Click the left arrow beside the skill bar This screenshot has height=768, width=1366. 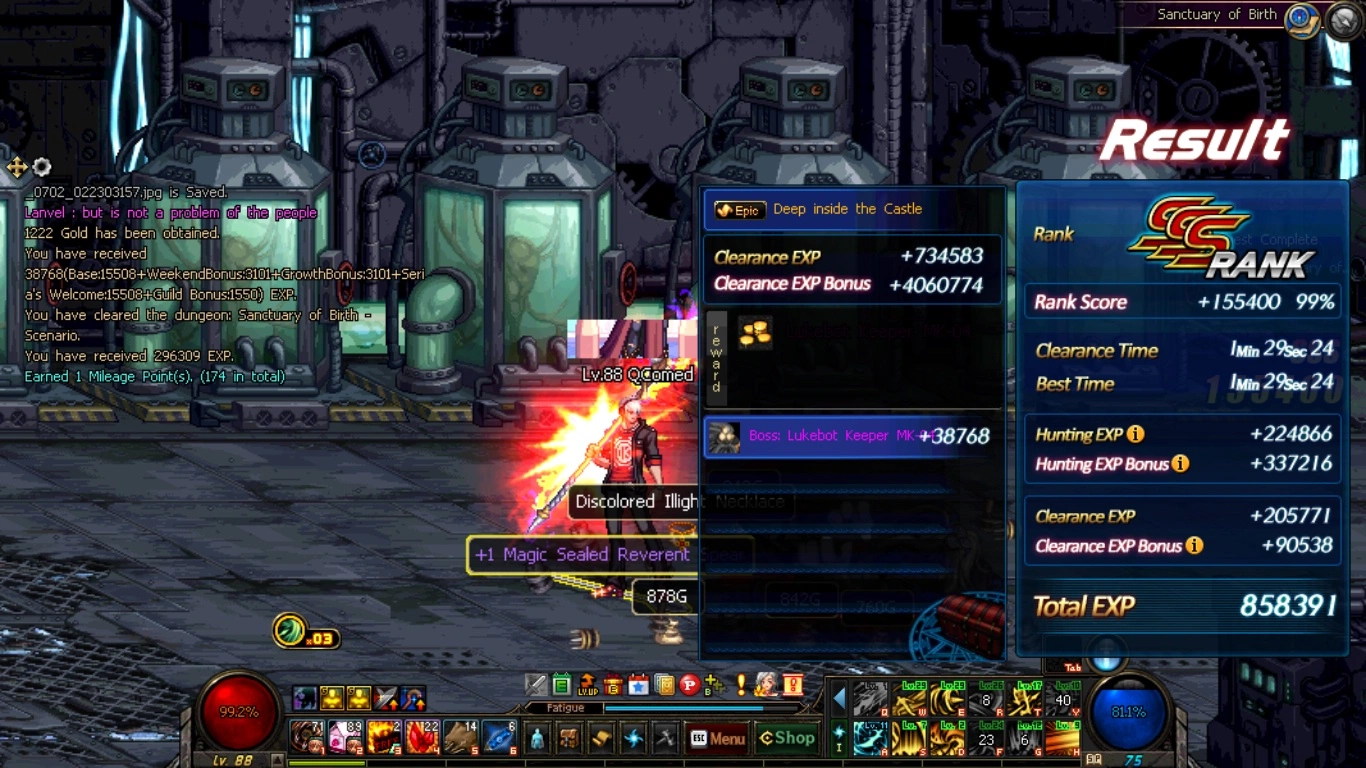tap(839, 698)
